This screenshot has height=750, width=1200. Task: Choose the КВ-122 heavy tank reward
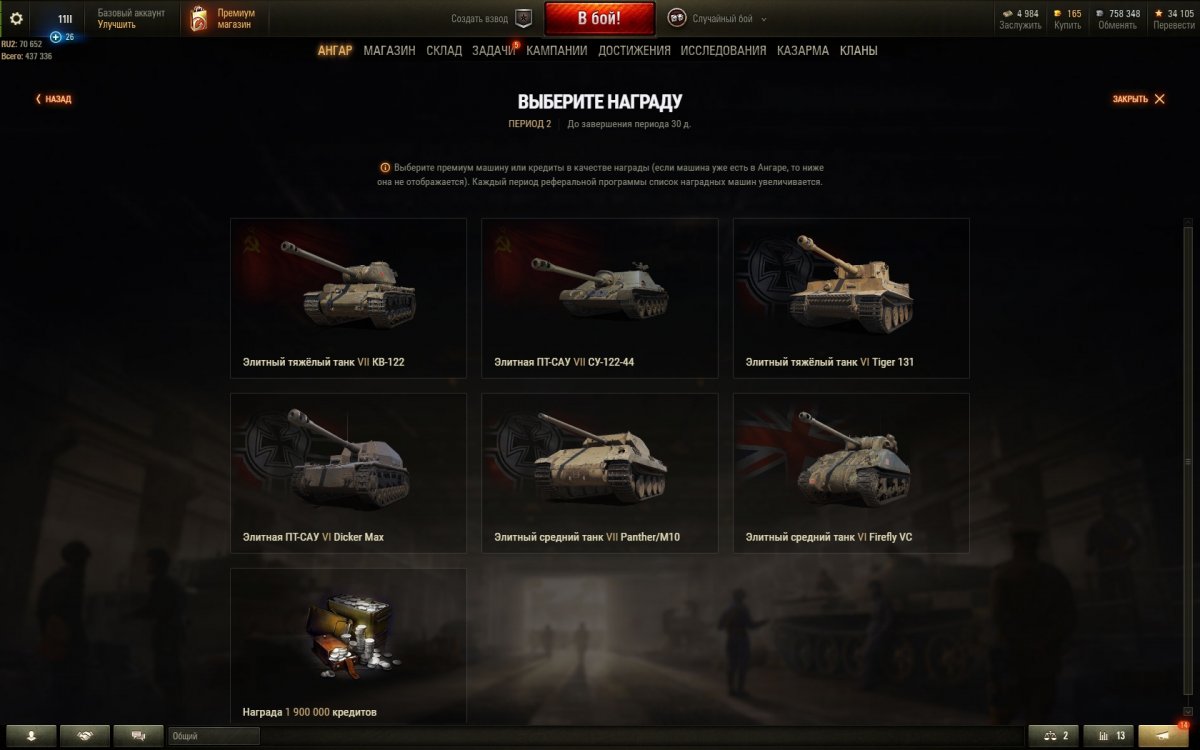pos(348,298)
